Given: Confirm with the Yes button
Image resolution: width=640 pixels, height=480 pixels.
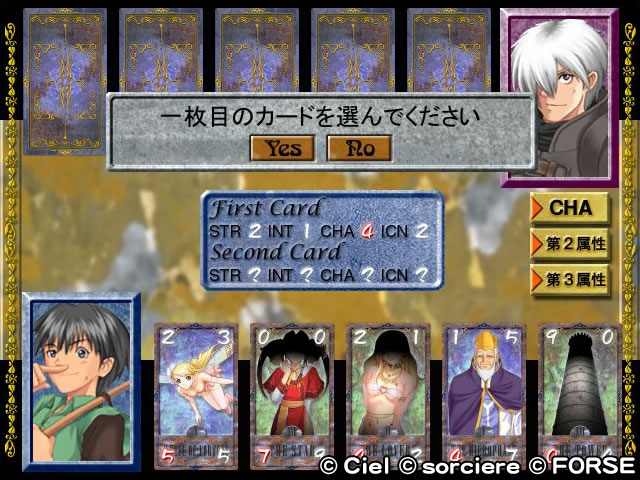Looking at the screenshot, I should pos(283,148).
